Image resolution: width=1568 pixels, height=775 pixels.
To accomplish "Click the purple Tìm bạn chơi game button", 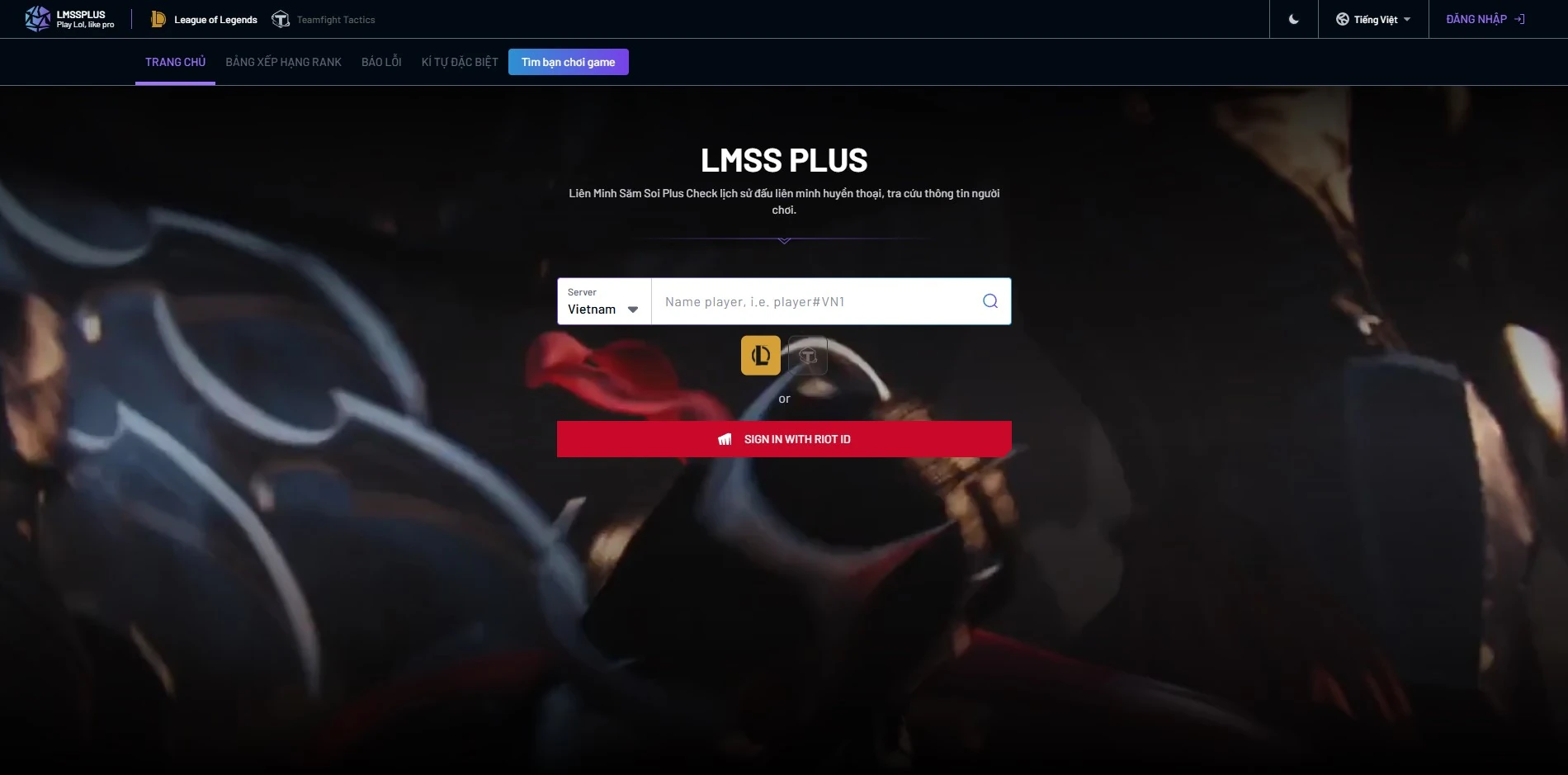I will pos(568,61).
